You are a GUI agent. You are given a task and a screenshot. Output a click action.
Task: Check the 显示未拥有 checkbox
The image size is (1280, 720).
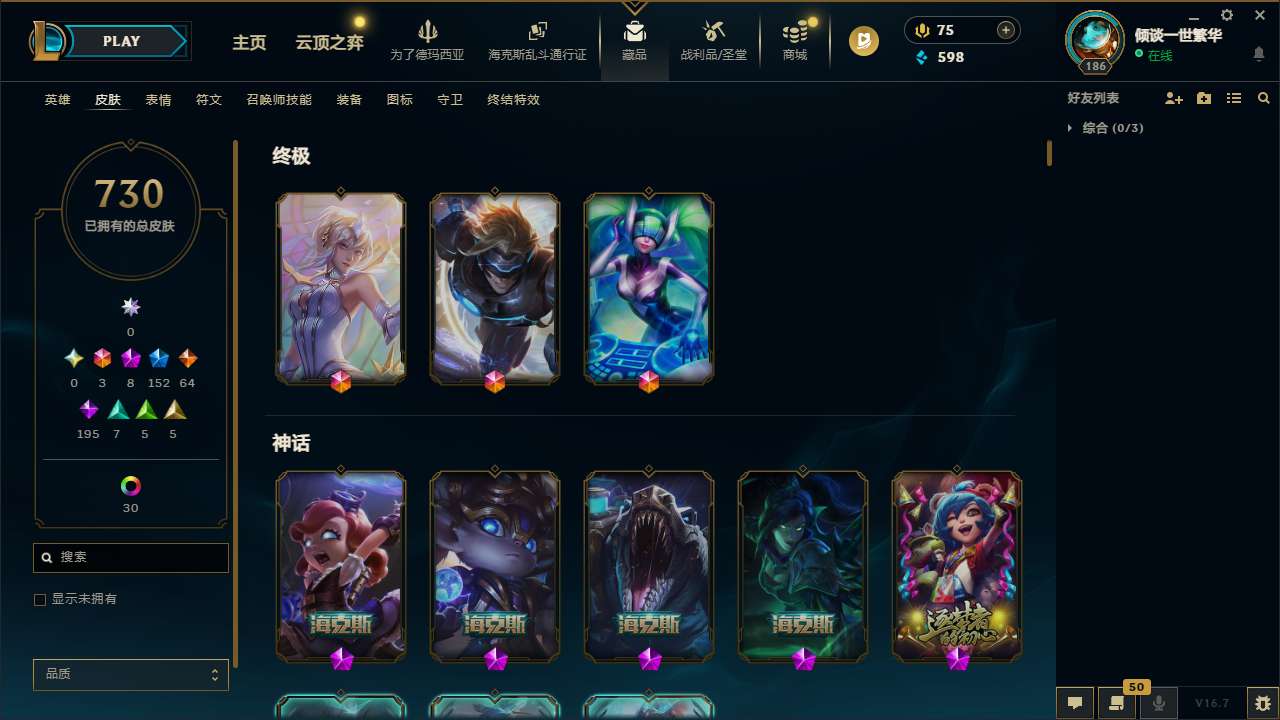pyautogui.click(x=40, y=599)
